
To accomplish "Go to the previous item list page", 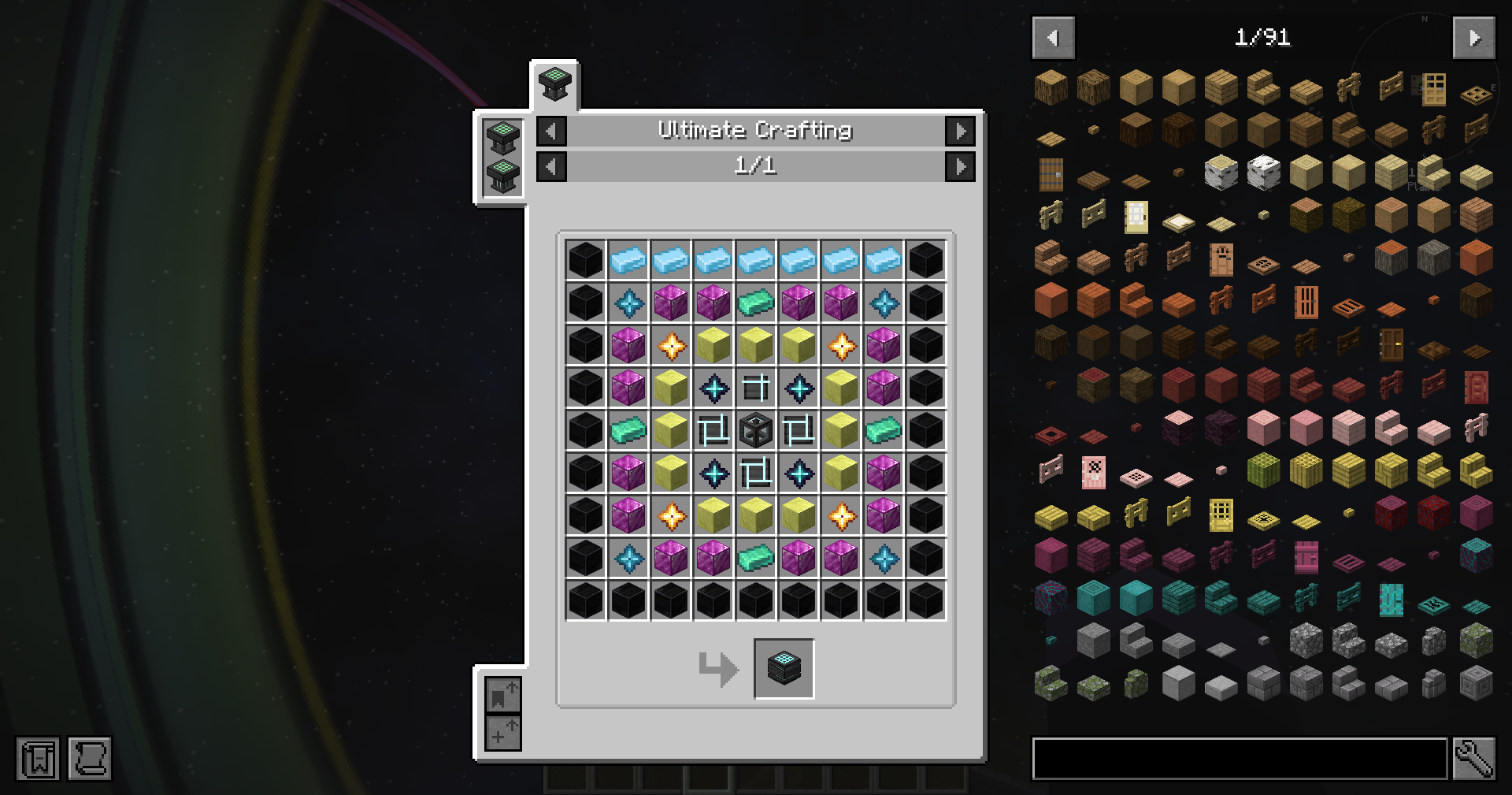I will coord(1053,38).
